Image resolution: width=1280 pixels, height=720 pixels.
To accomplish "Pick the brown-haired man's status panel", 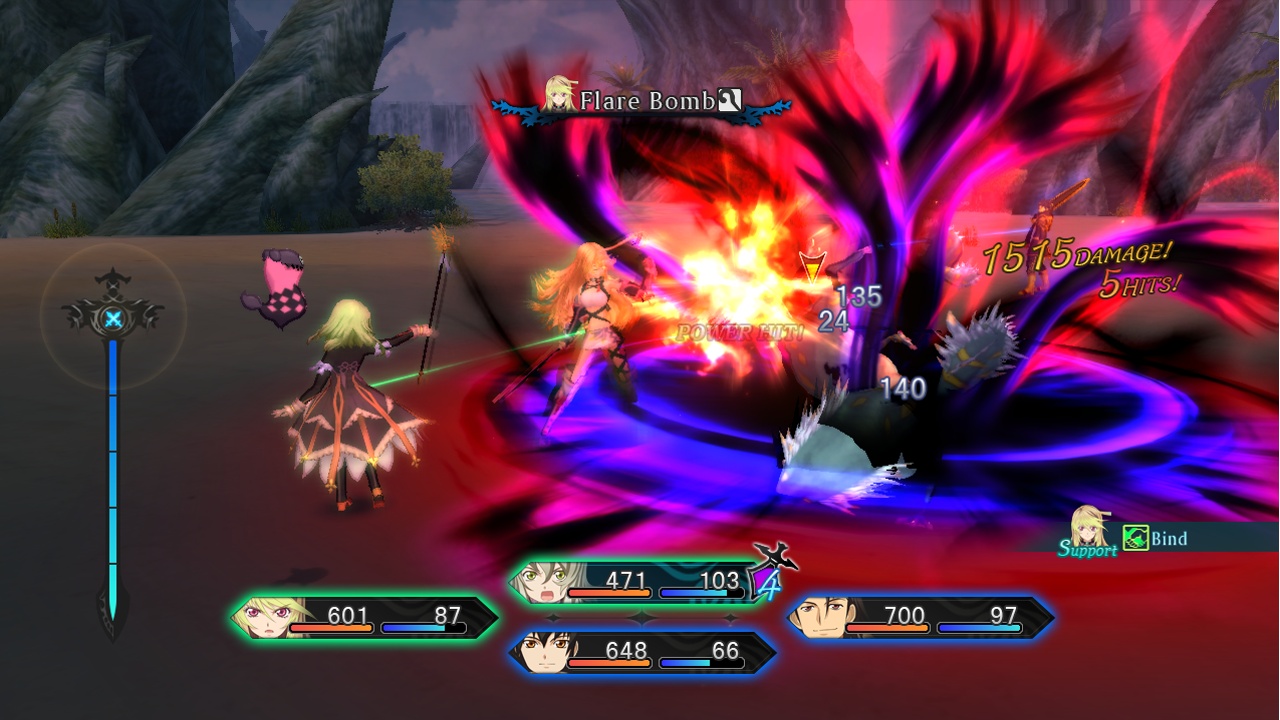I will pos(920,618).
